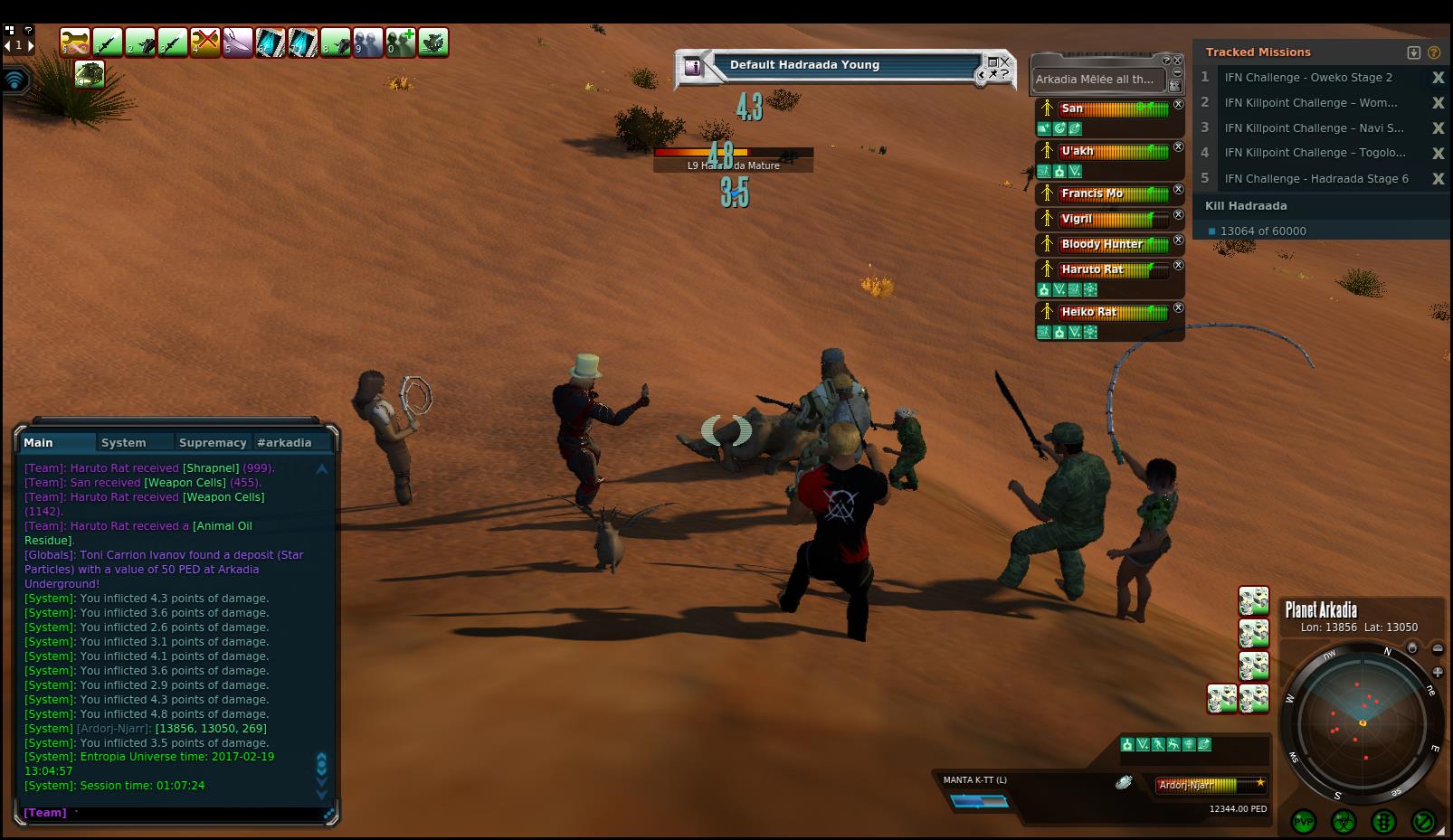Activate the crossed-out wrench hotbar slot
The image size is (1453, 840).
pyautogui.click(x=205, y=42)
